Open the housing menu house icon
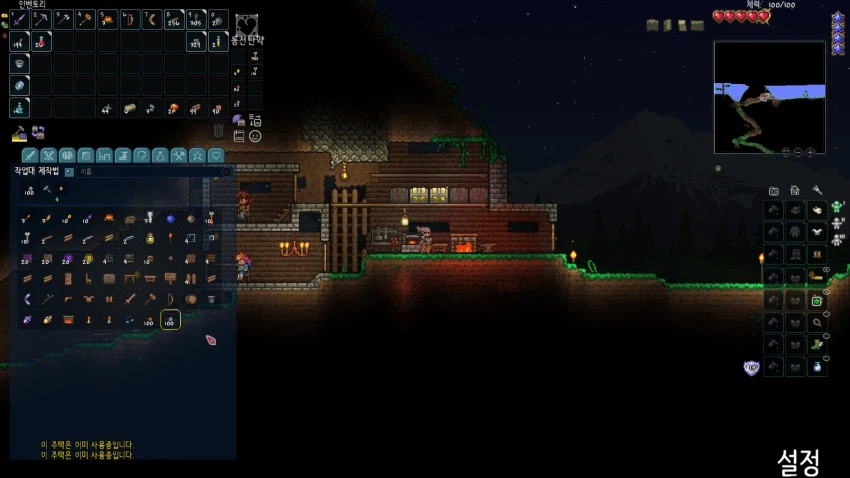This screenshot has width=850, height=478. 795,190
